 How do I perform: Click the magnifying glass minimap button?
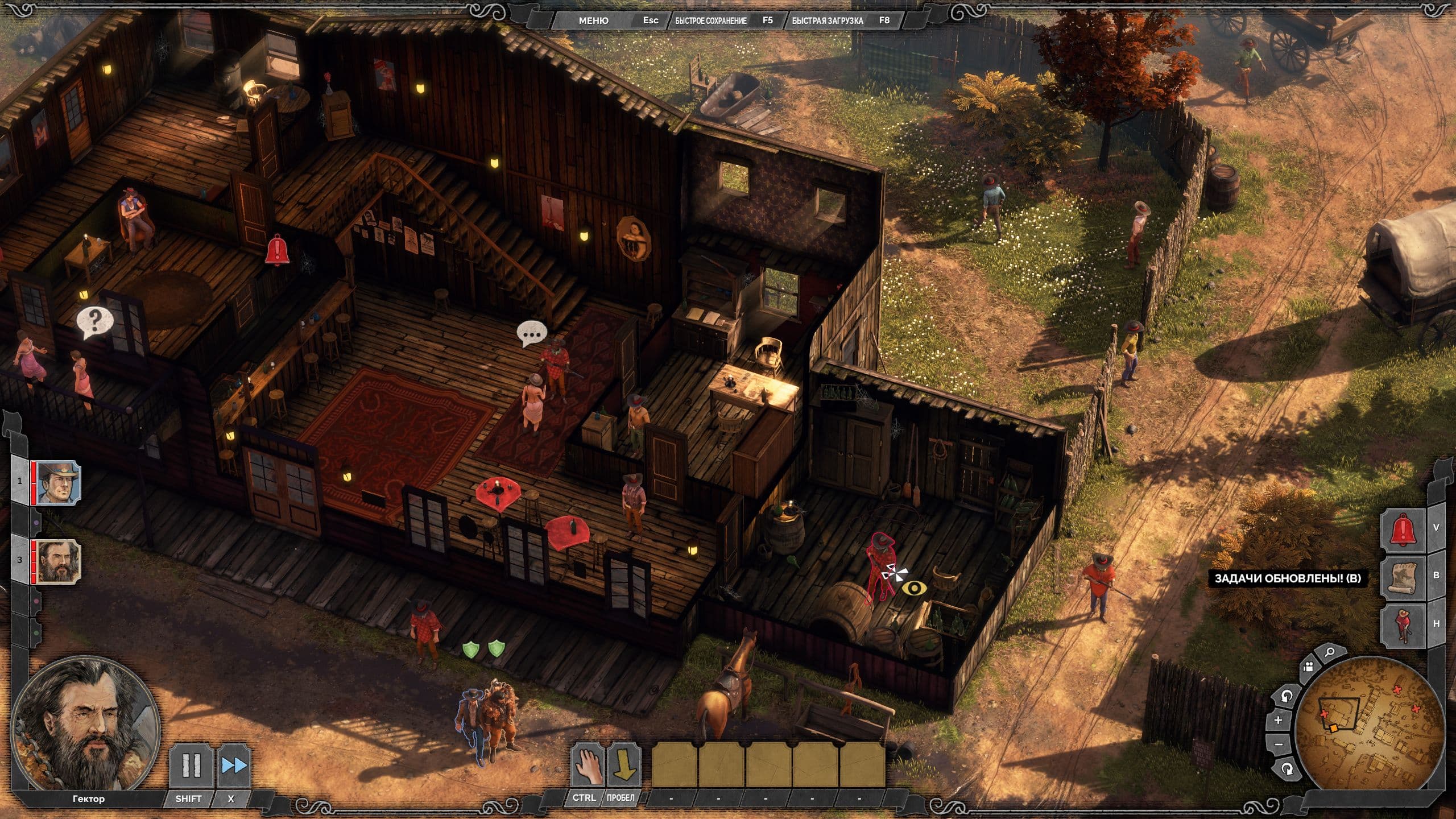(x=1329, y=653)
